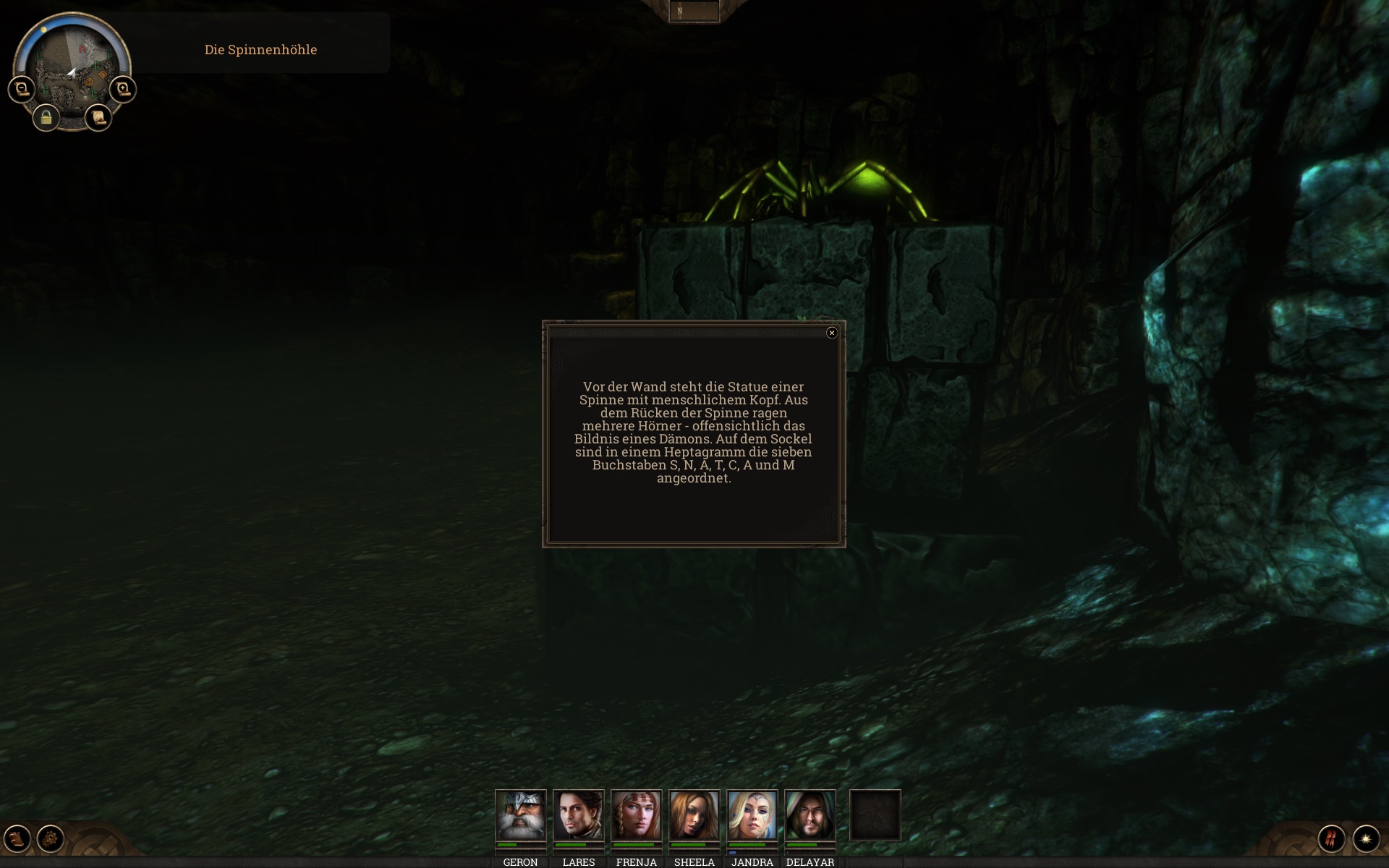Activate the glowing light spark icon

1366,838
